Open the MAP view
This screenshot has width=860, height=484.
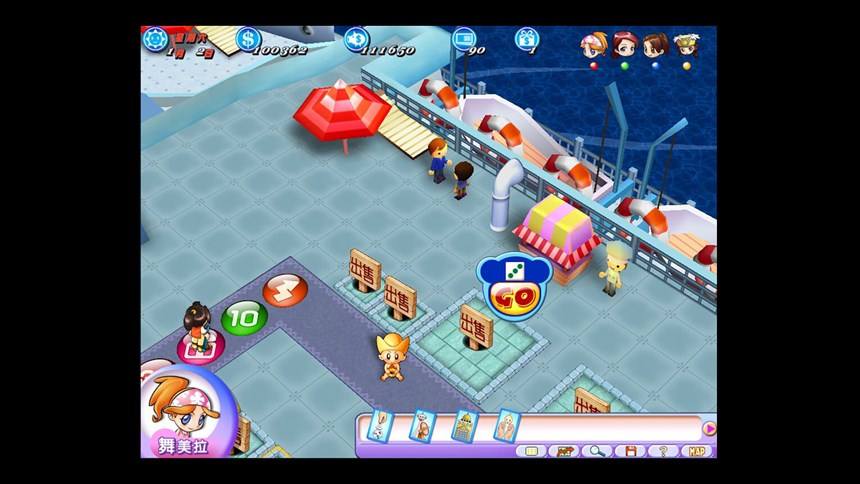coord(697,451)
